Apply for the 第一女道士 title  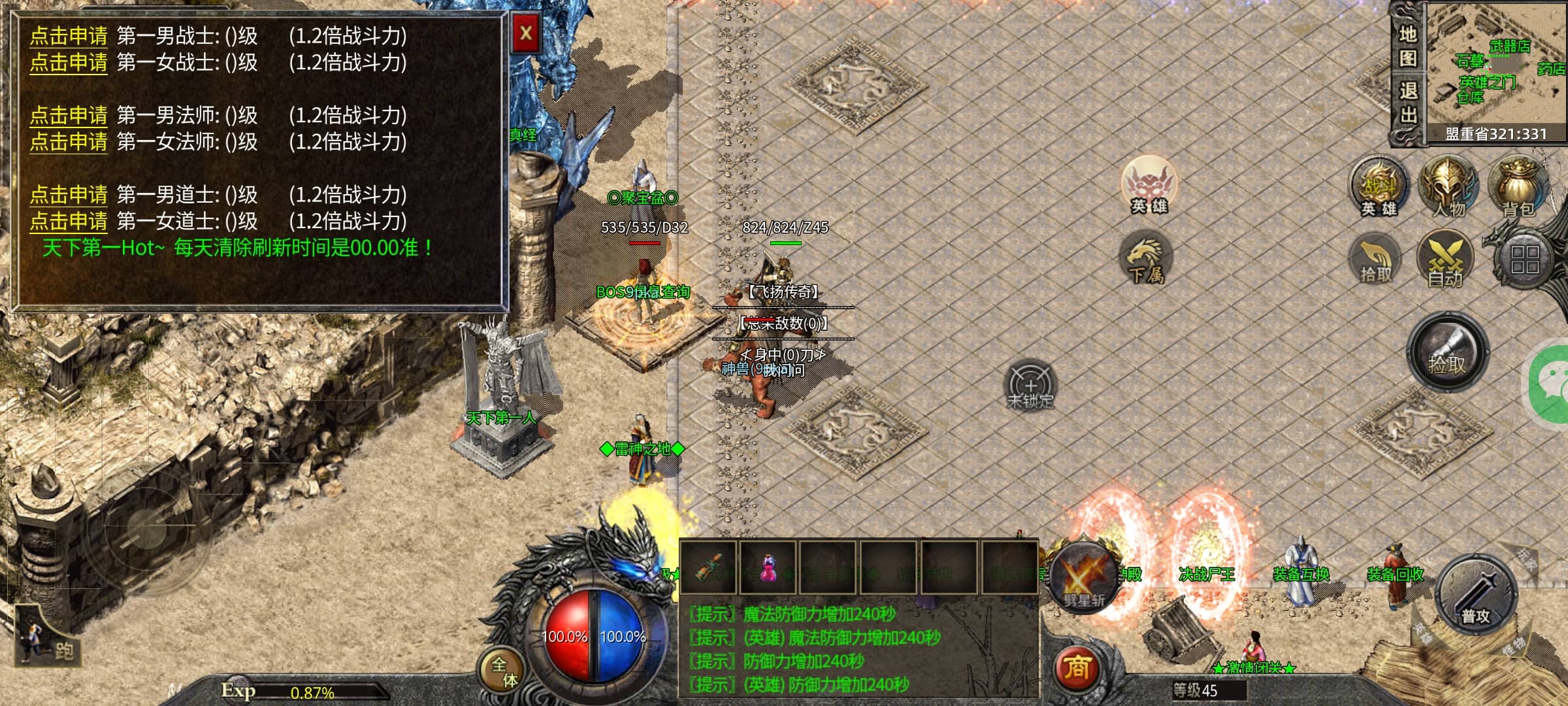point(69,222)
